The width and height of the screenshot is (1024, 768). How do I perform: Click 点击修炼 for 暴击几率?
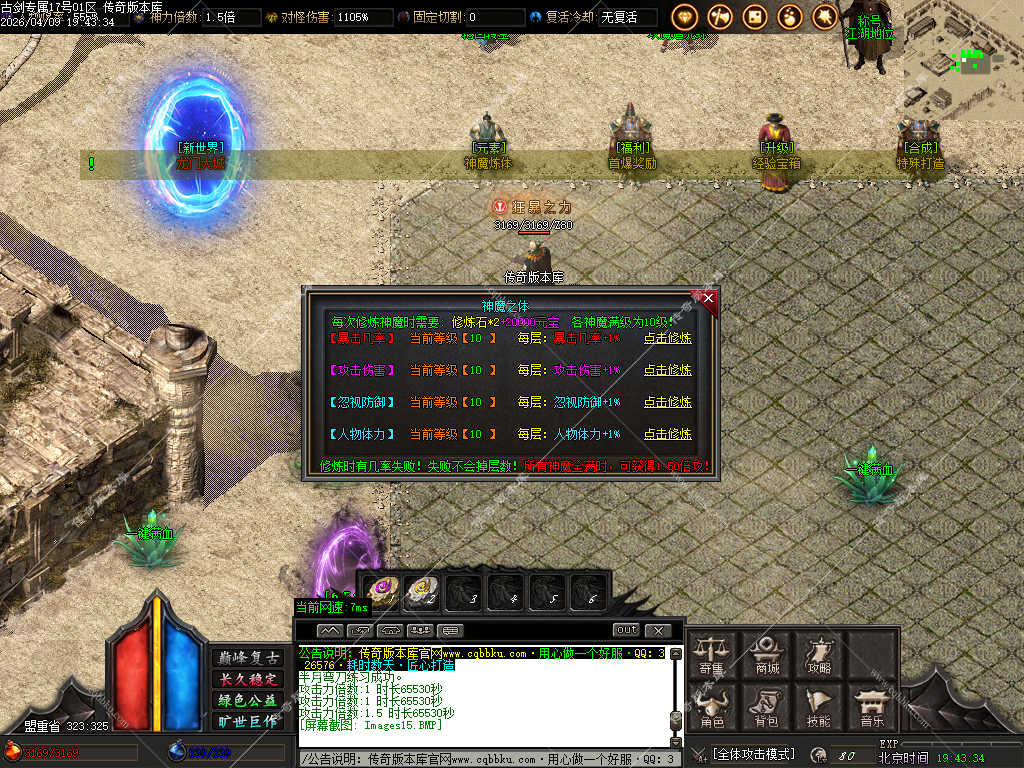coord(667,338)
